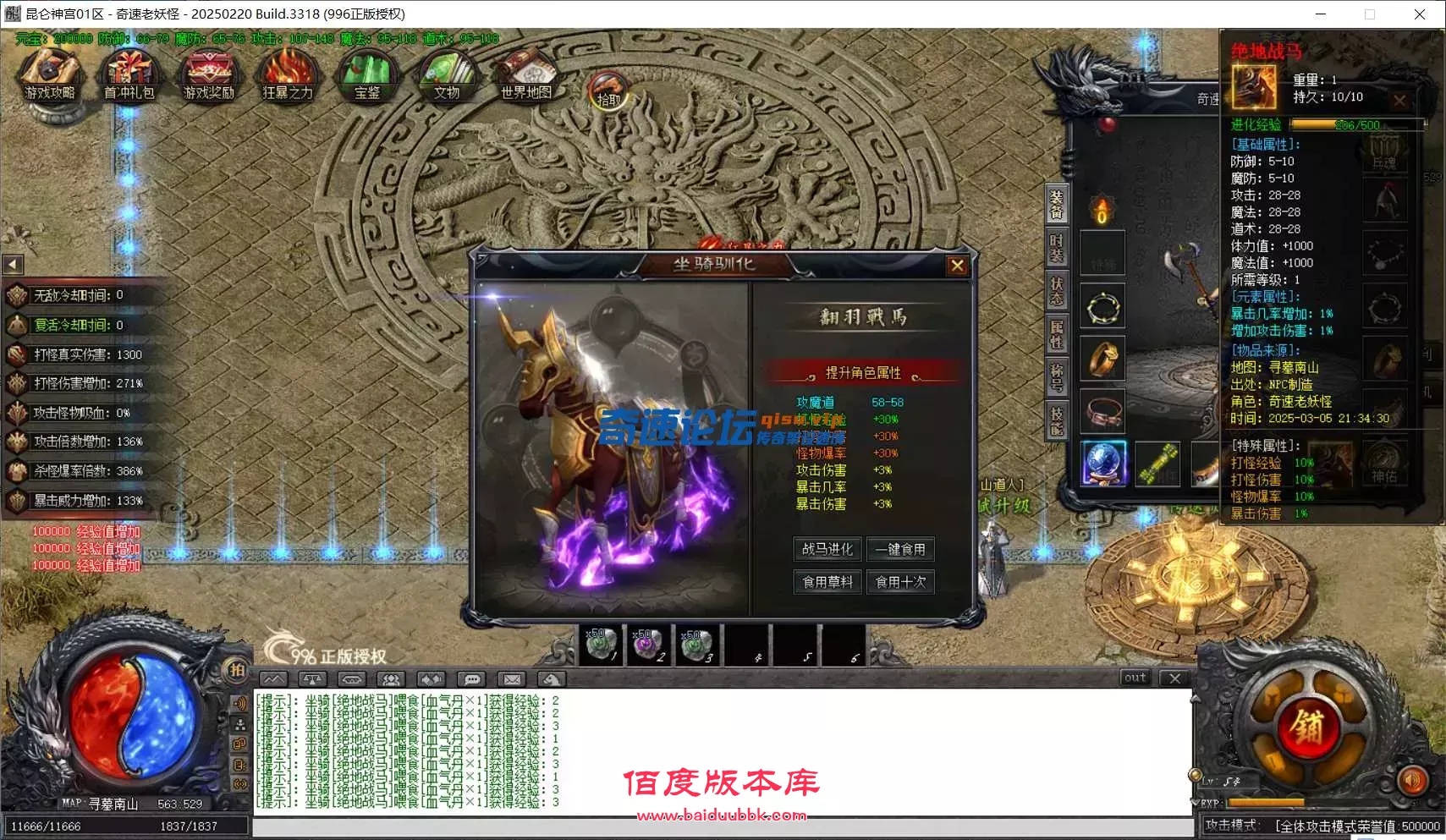
Task: Open the team members icon above the chat window
Action: point(392,679)
